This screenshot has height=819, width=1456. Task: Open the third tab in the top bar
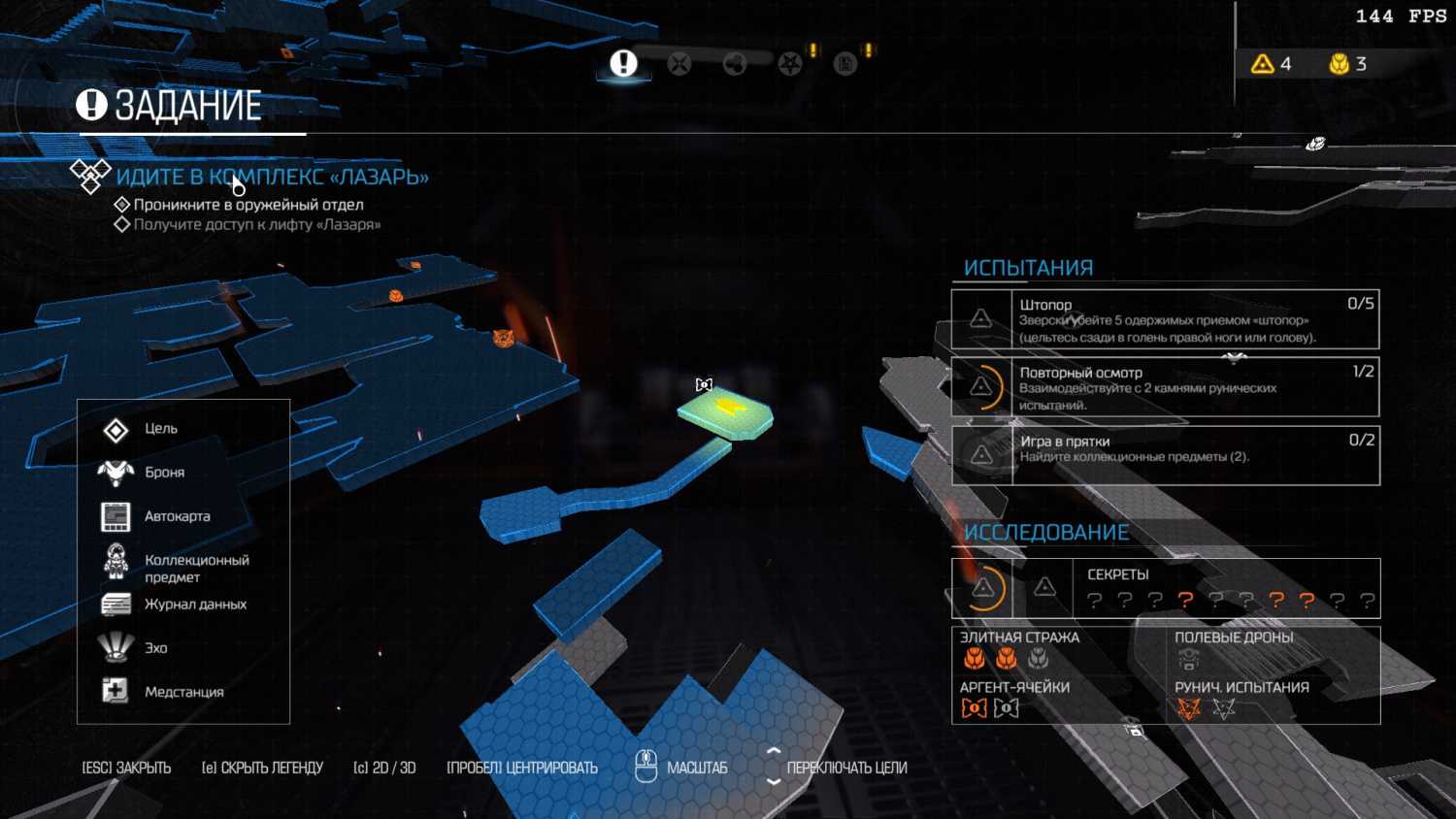pyautogui.click(x=735, y=64)
